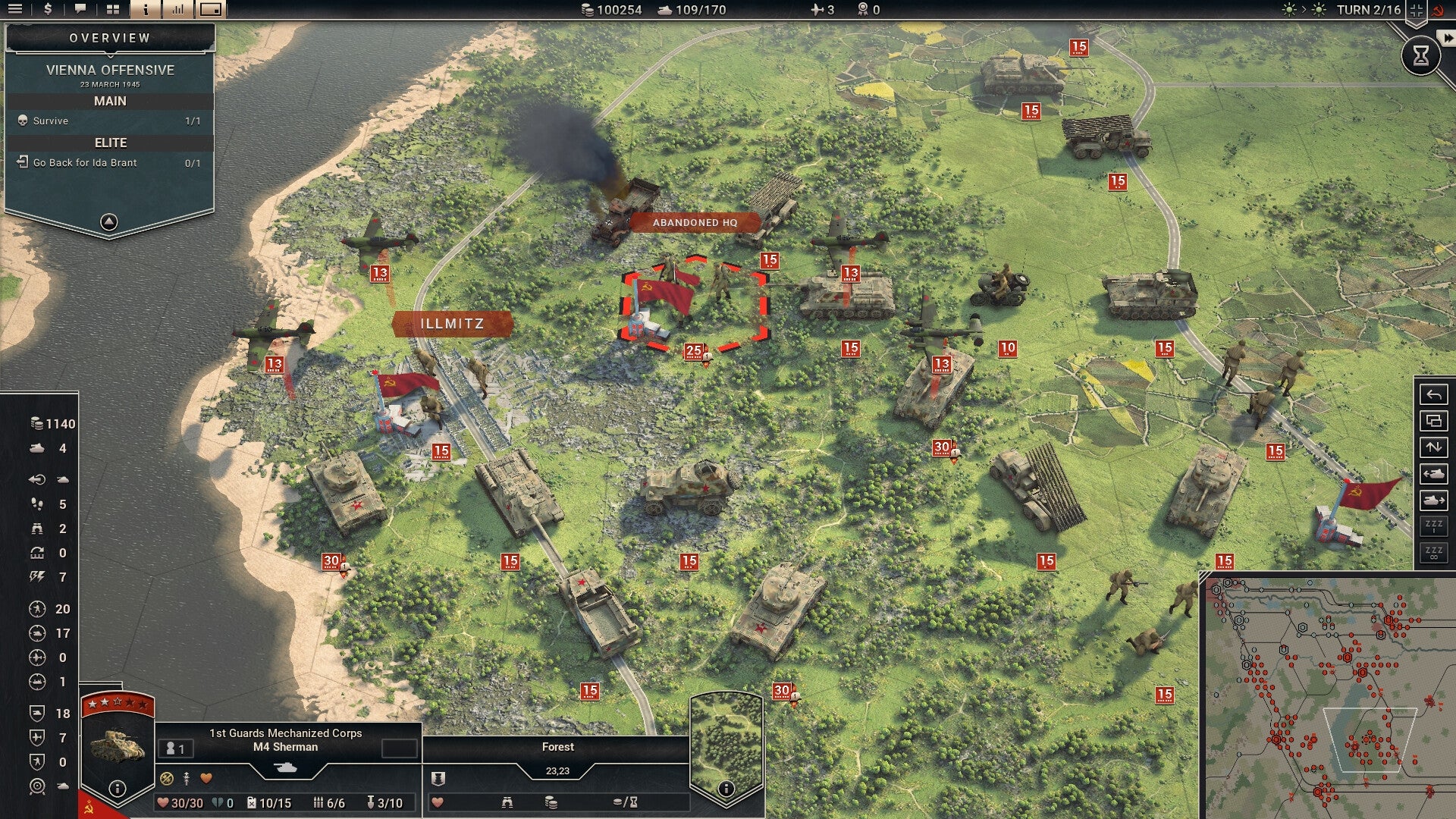Open the unit list grid icon
1456x819 pixels.
point(112,10)
